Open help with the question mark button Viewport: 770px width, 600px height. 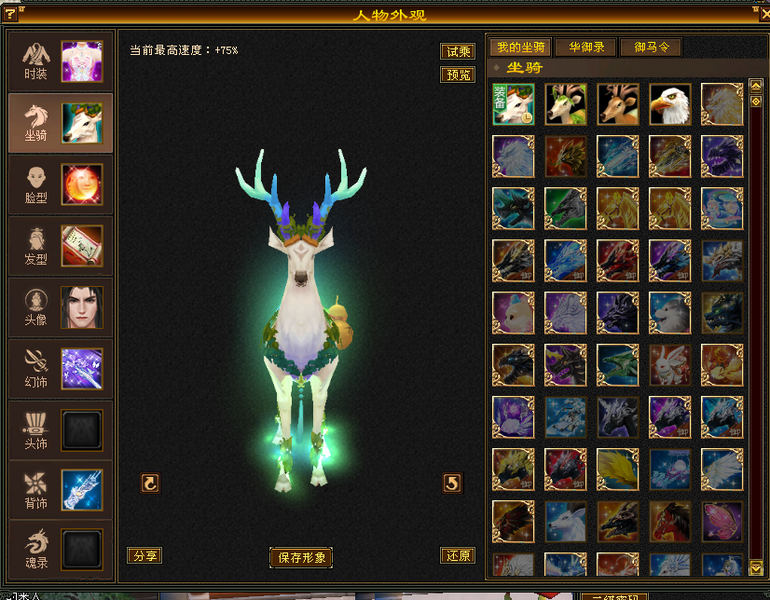(x=10, y=14)
